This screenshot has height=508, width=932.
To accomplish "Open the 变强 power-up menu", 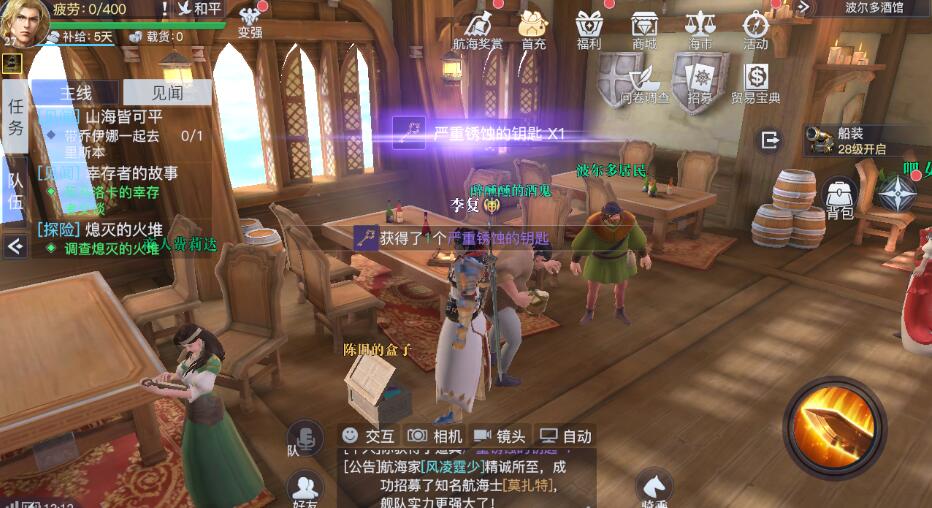I will point(249,21).
